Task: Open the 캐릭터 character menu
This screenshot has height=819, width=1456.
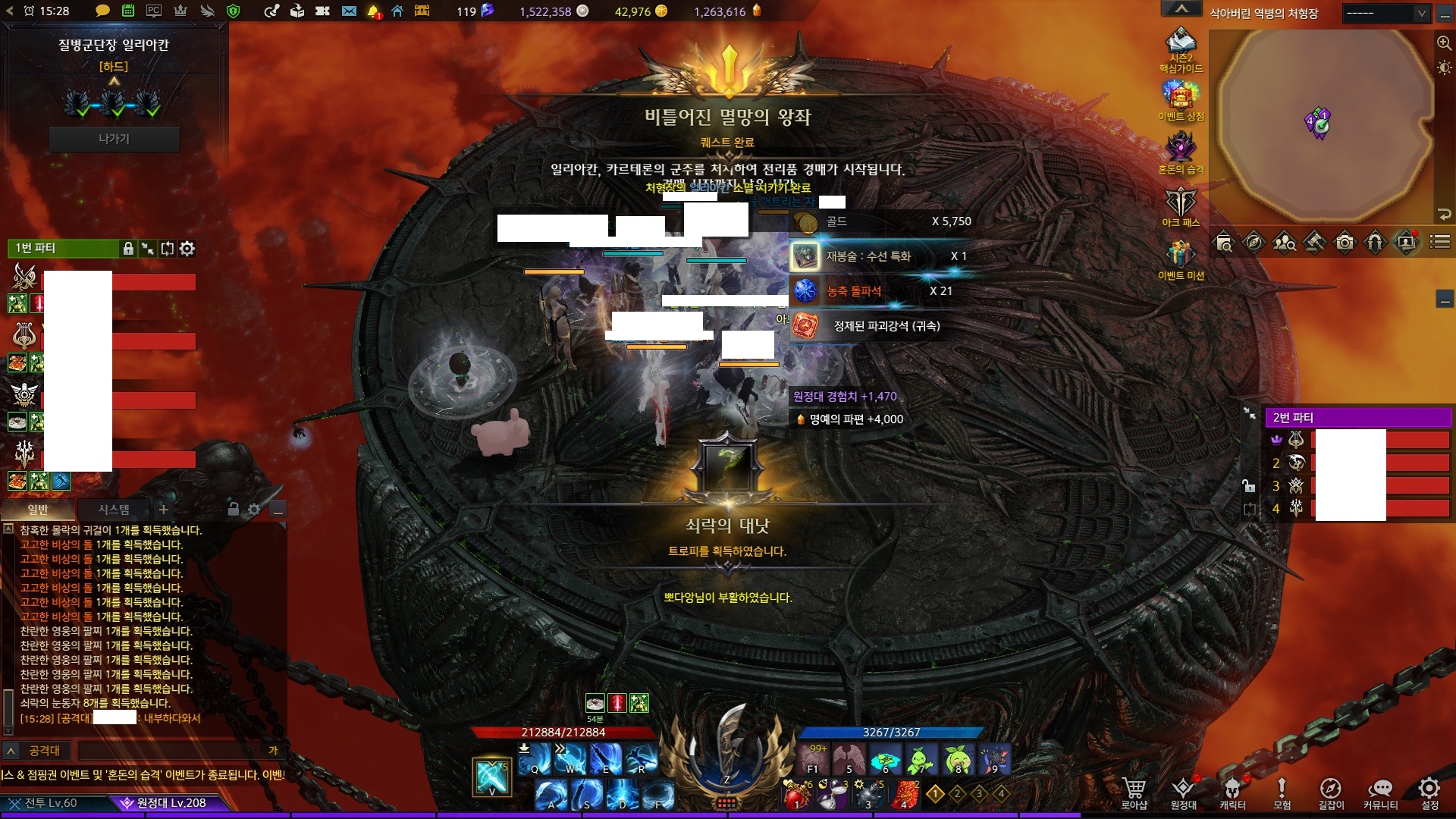Action: pyautogui.click(x=1232, y=792)
